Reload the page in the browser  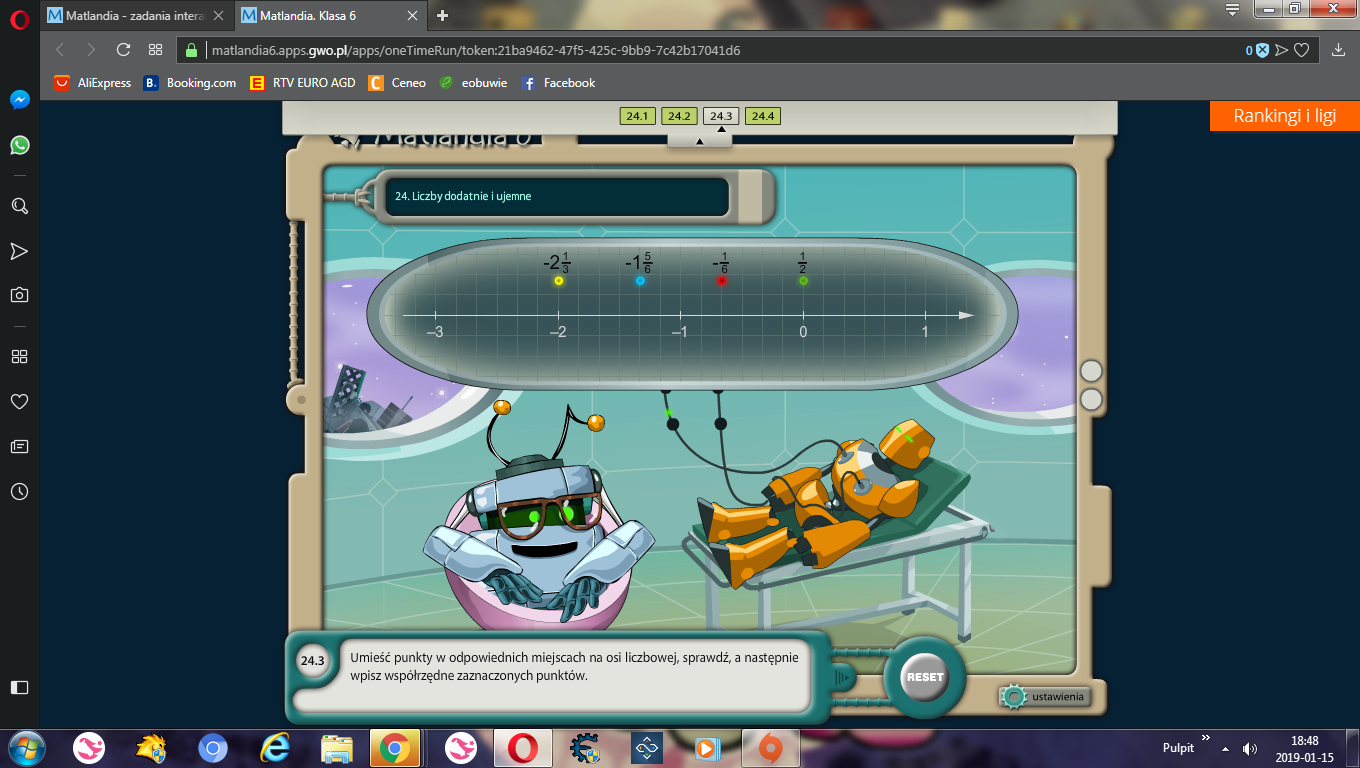pyautogui.click(x=123, y=50)
